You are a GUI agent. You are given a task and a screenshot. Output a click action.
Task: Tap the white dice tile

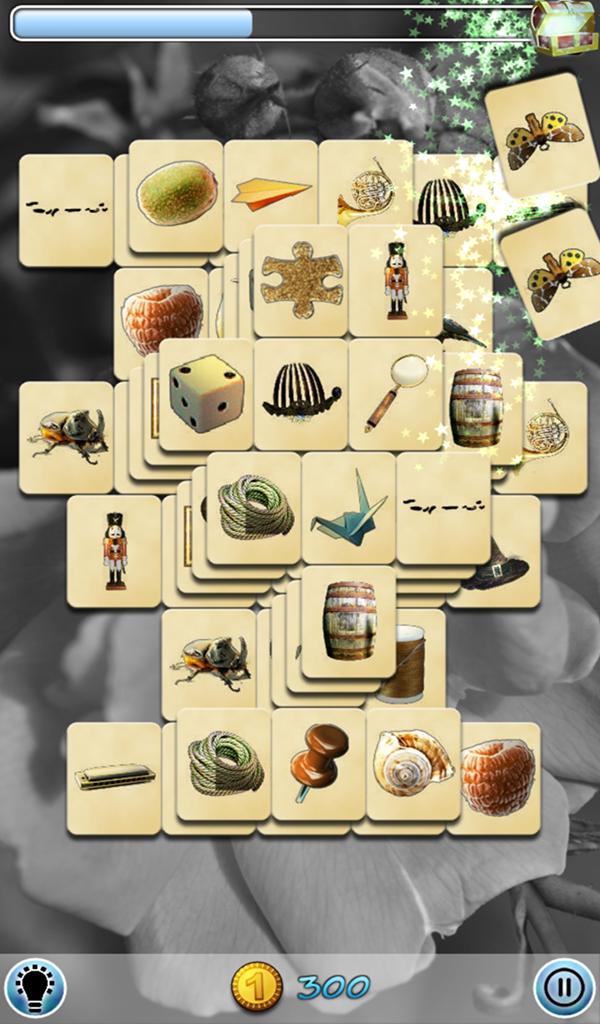(x=206, y=393)
